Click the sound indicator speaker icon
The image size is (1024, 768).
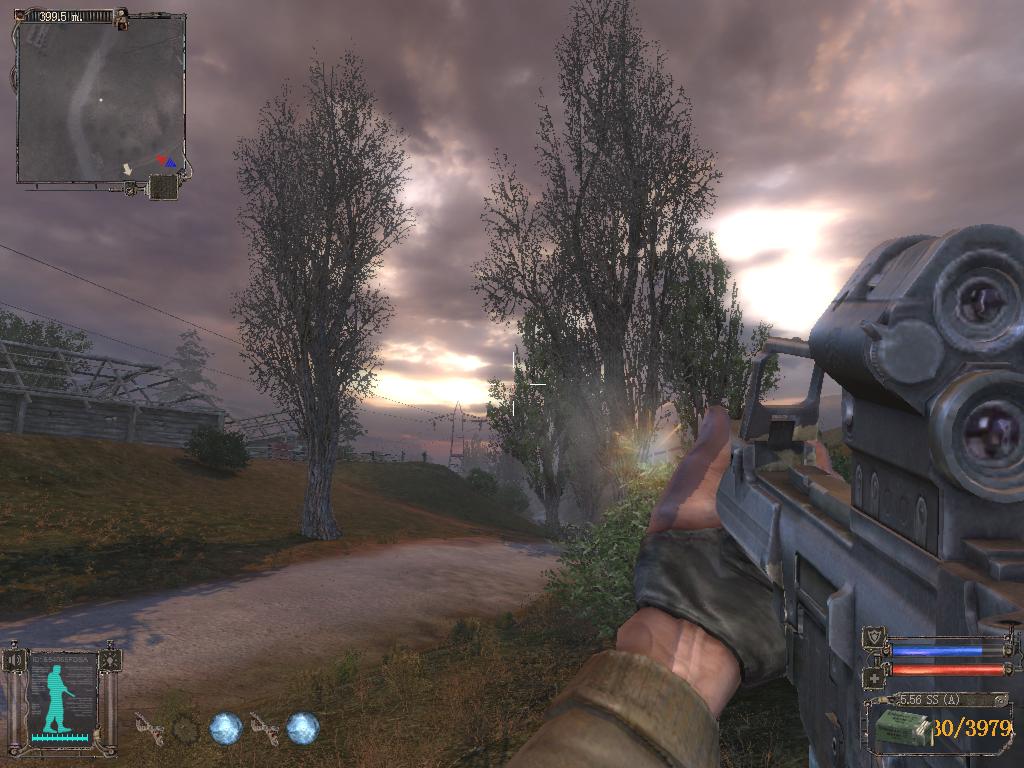pos(15,660)
